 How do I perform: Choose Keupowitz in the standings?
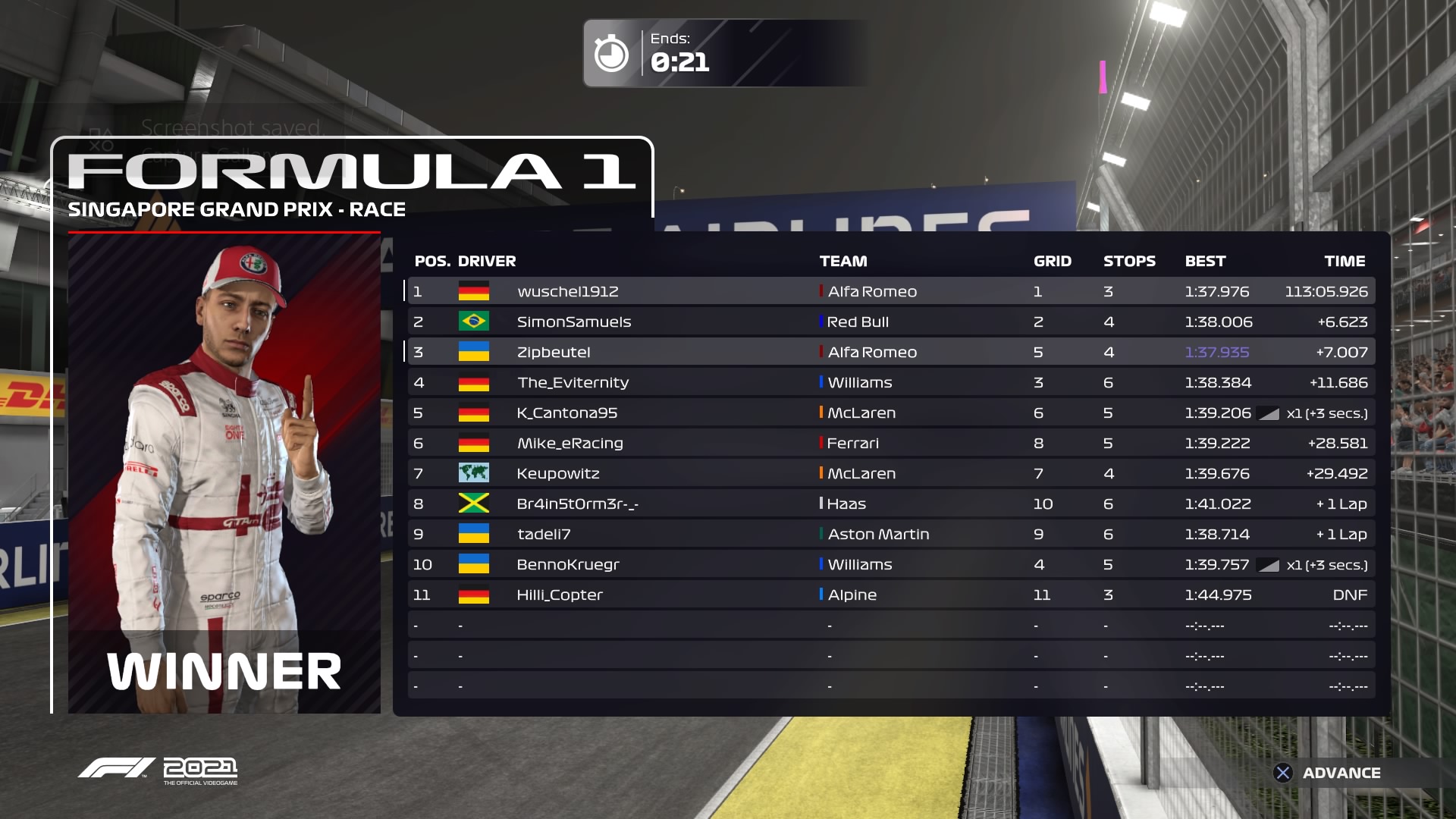(x=891, y=473)
